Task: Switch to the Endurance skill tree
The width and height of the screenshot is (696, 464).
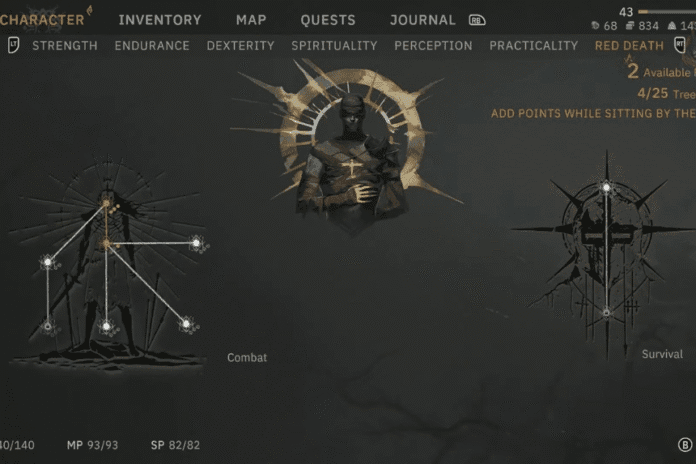Action: pos(154,46)
